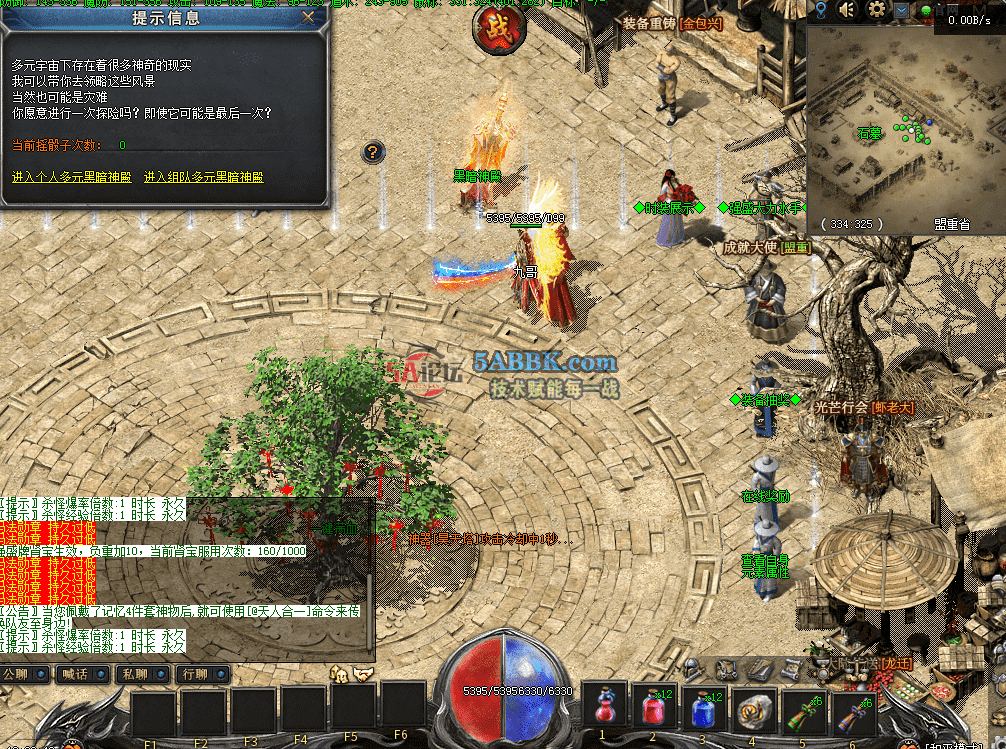Use the blue mana potion in slot 3
Screen dimensions: 1006x749
(x=703, y=710)
